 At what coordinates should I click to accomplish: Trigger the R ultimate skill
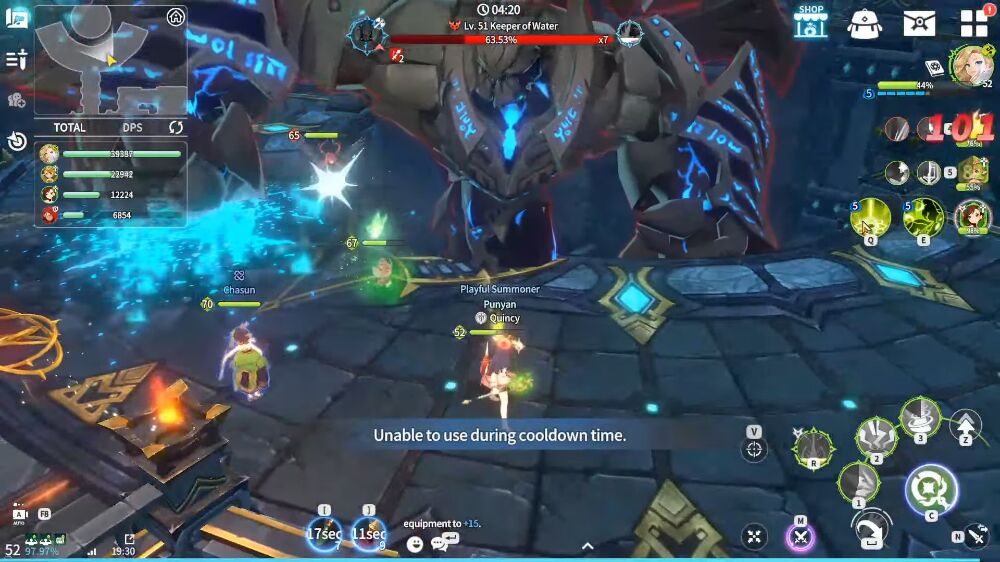[814, 447]
